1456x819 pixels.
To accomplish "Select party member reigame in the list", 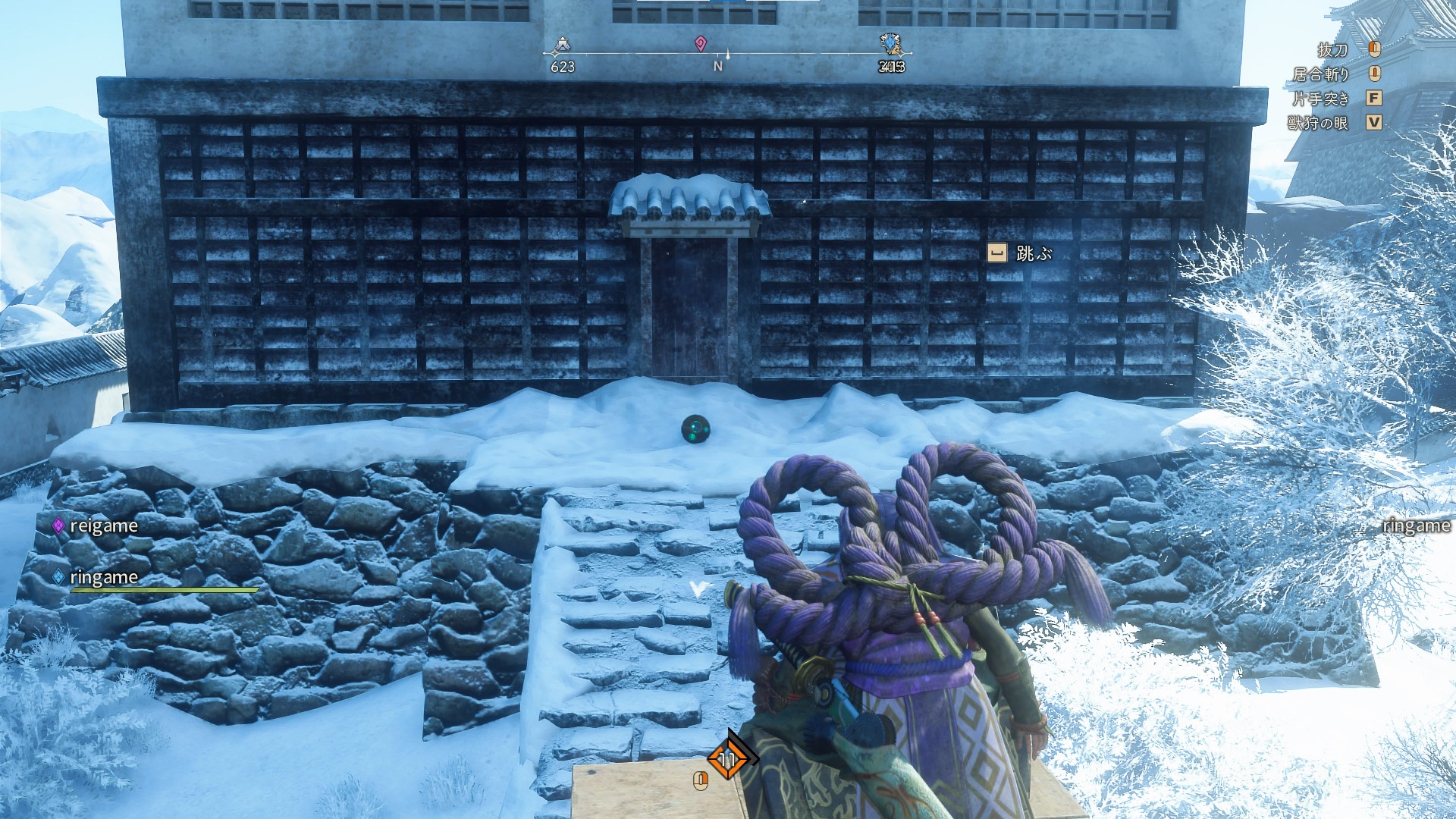I will (x=103, y=526).
